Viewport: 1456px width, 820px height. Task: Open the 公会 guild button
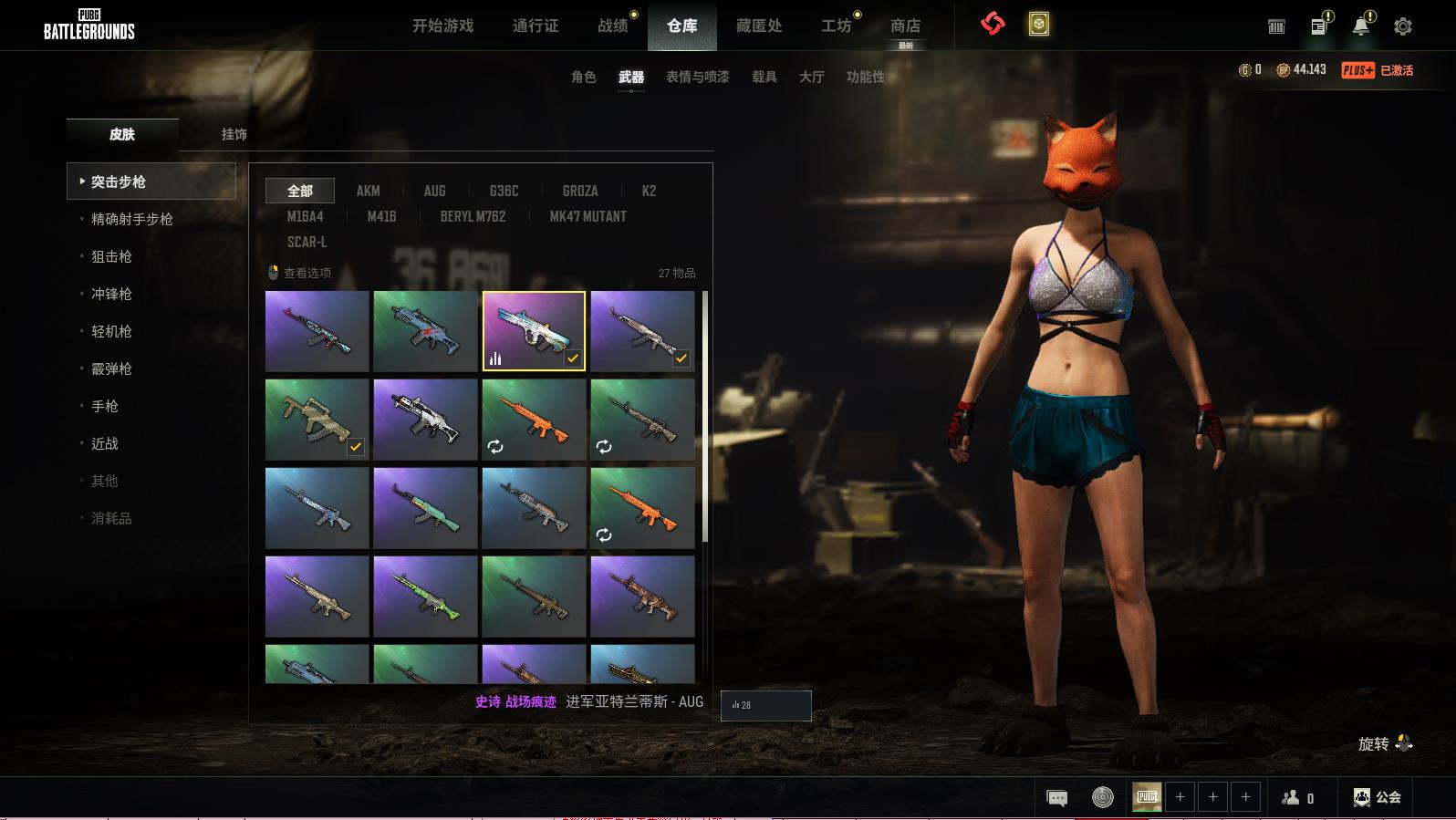click(1378, 797)
